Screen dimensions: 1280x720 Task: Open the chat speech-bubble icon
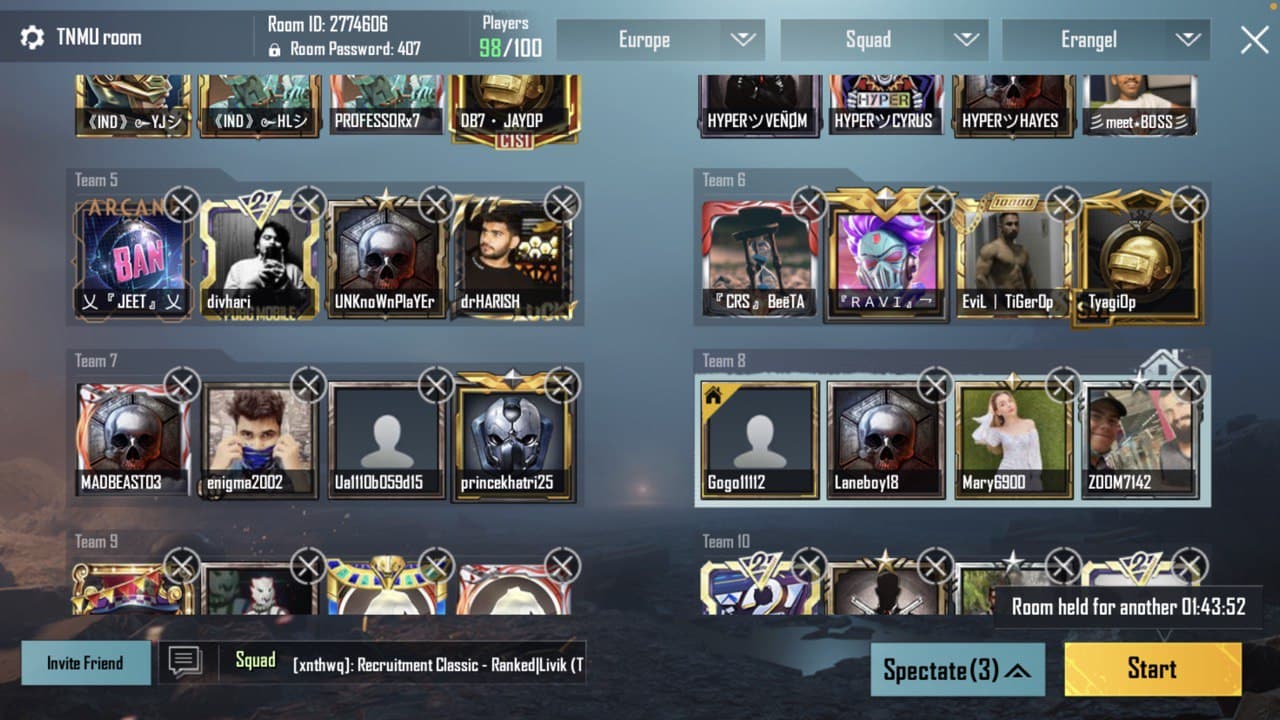[x=185, y=661]
